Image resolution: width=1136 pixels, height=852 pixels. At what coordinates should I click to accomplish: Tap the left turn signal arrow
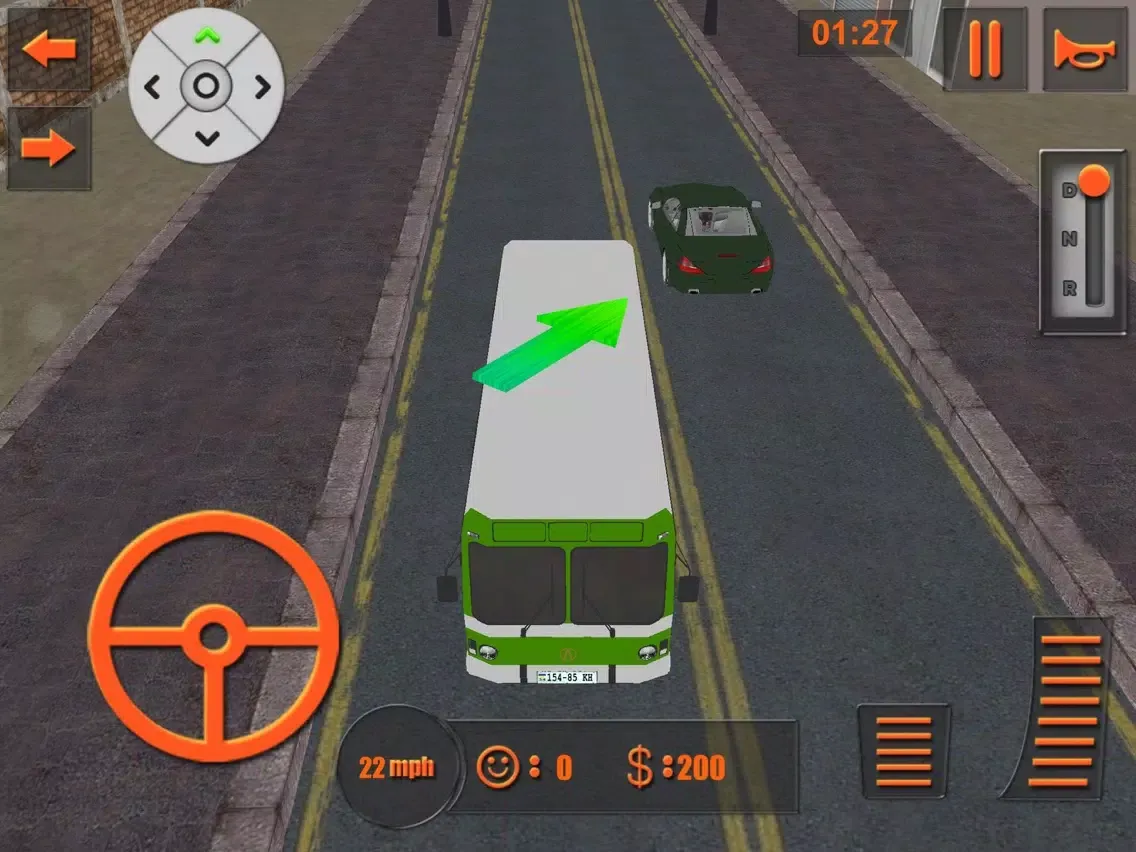pyautogui.click(x=49, y=50)
